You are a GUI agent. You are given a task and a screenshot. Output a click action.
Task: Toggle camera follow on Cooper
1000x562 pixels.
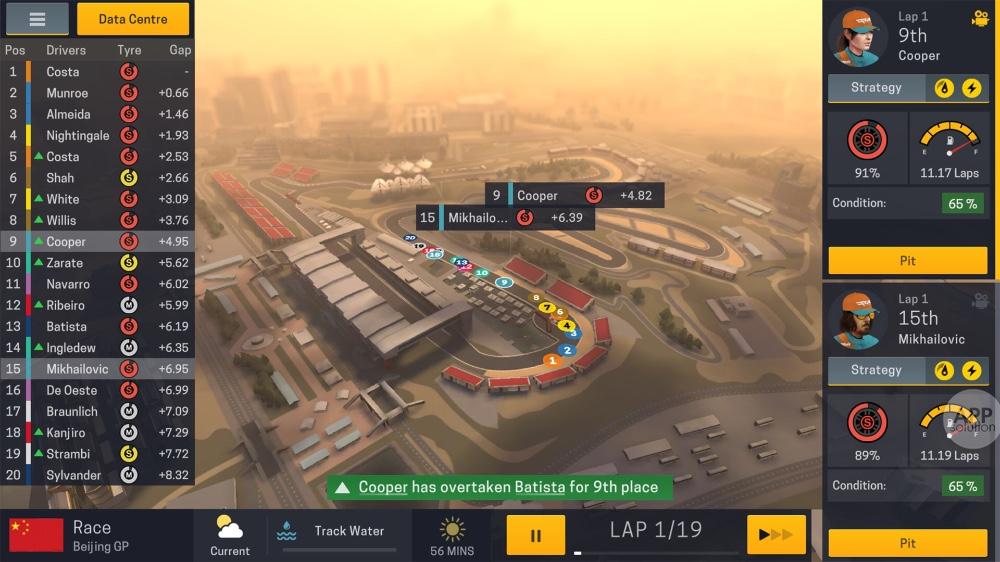980,18
